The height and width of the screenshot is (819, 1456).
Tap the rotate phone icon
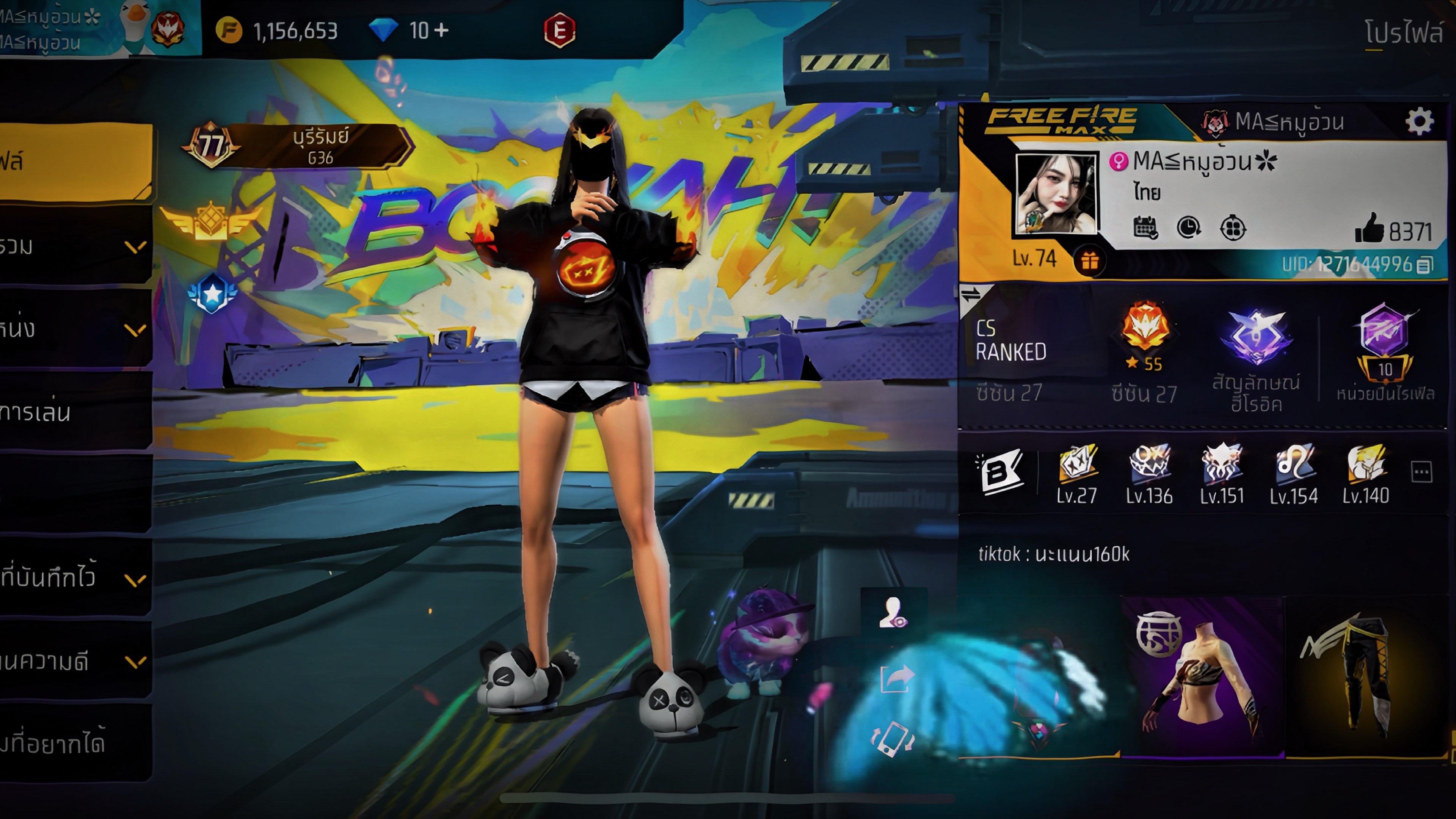[893, 738]
